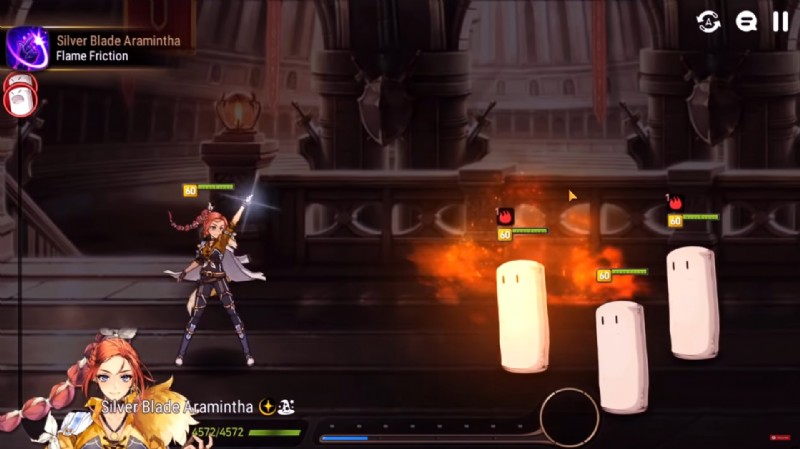Inspect the star buff icon beside Aramintha's name
The image size is (800, 449).
click(267, 407)
